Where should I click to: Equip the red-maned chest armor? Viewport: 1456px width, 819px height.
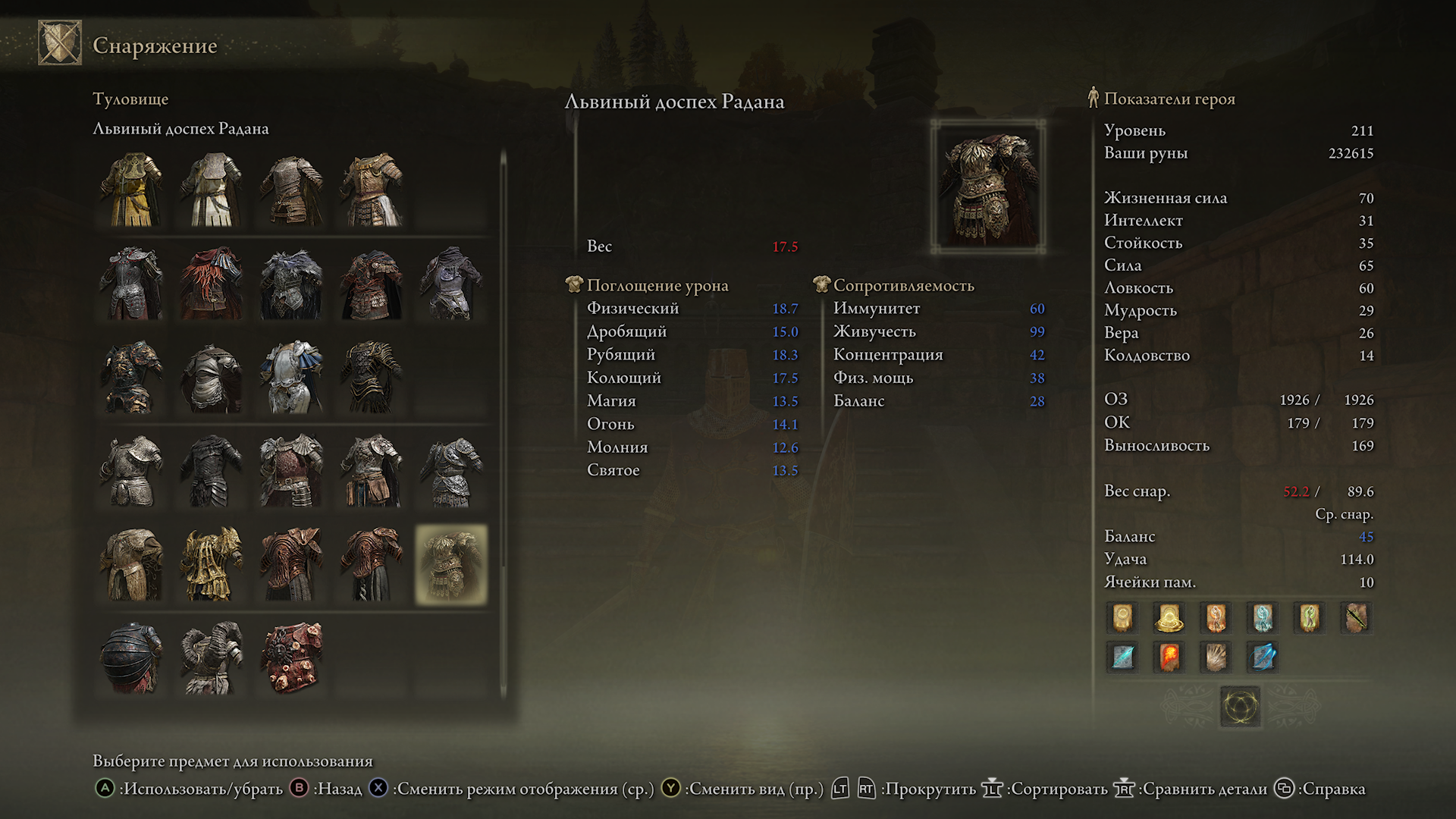pyautogui.click(x=212, y=283)
